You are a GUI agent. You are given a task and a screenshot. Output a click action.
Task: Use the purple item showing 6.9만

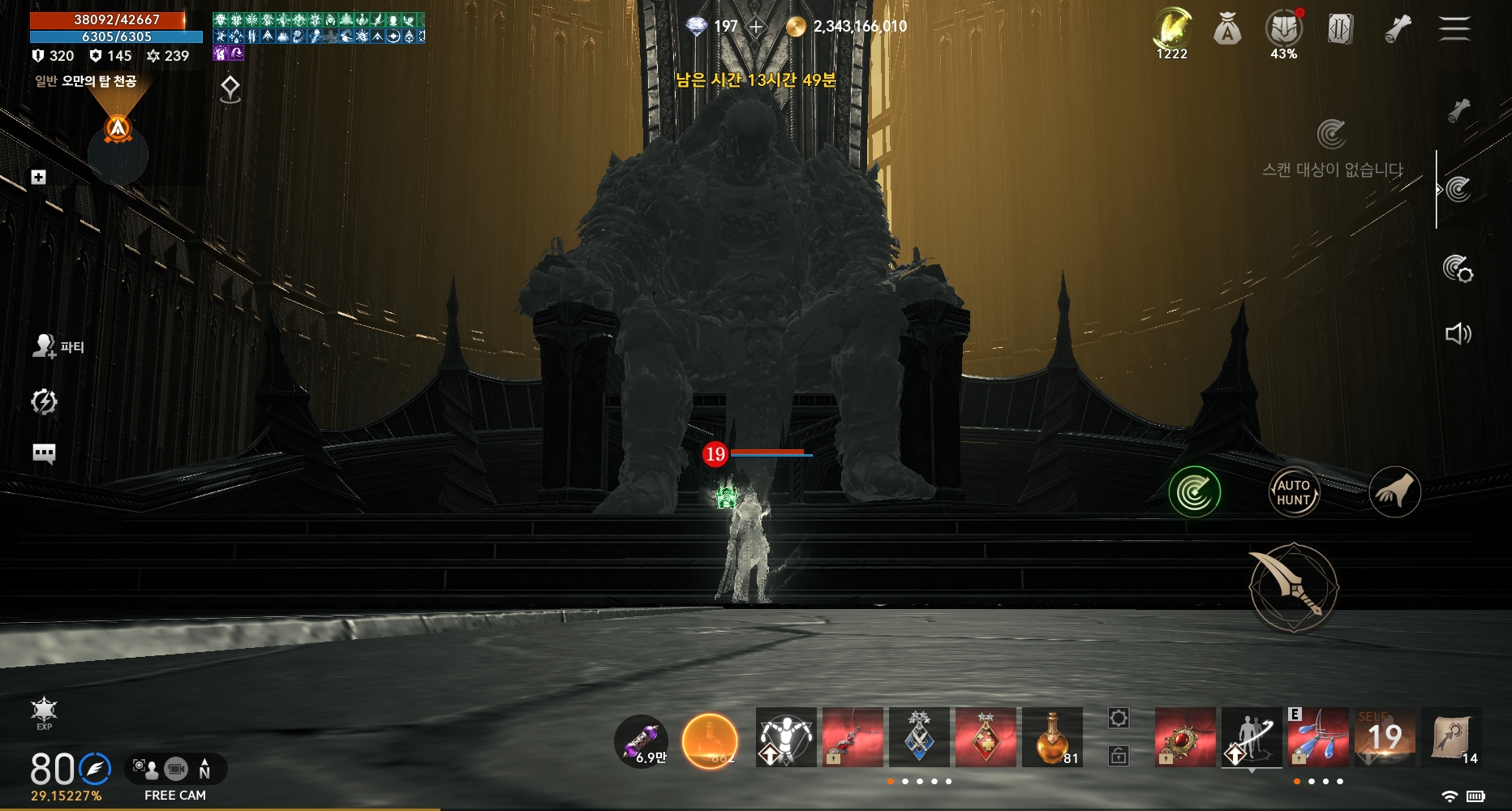[641, 741]
